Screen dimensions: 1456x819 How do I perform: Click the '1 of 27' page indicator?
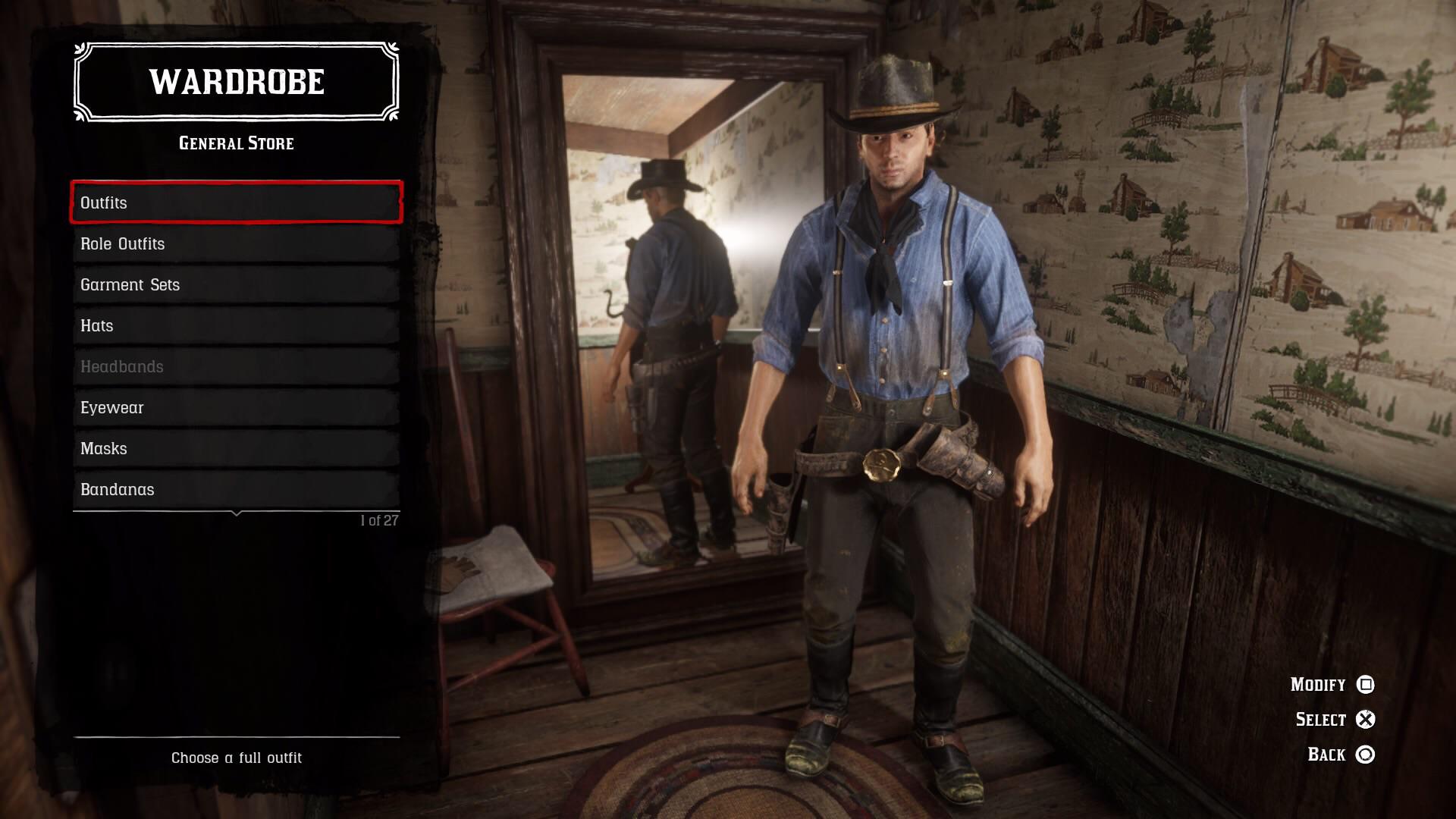coord(380,519)
